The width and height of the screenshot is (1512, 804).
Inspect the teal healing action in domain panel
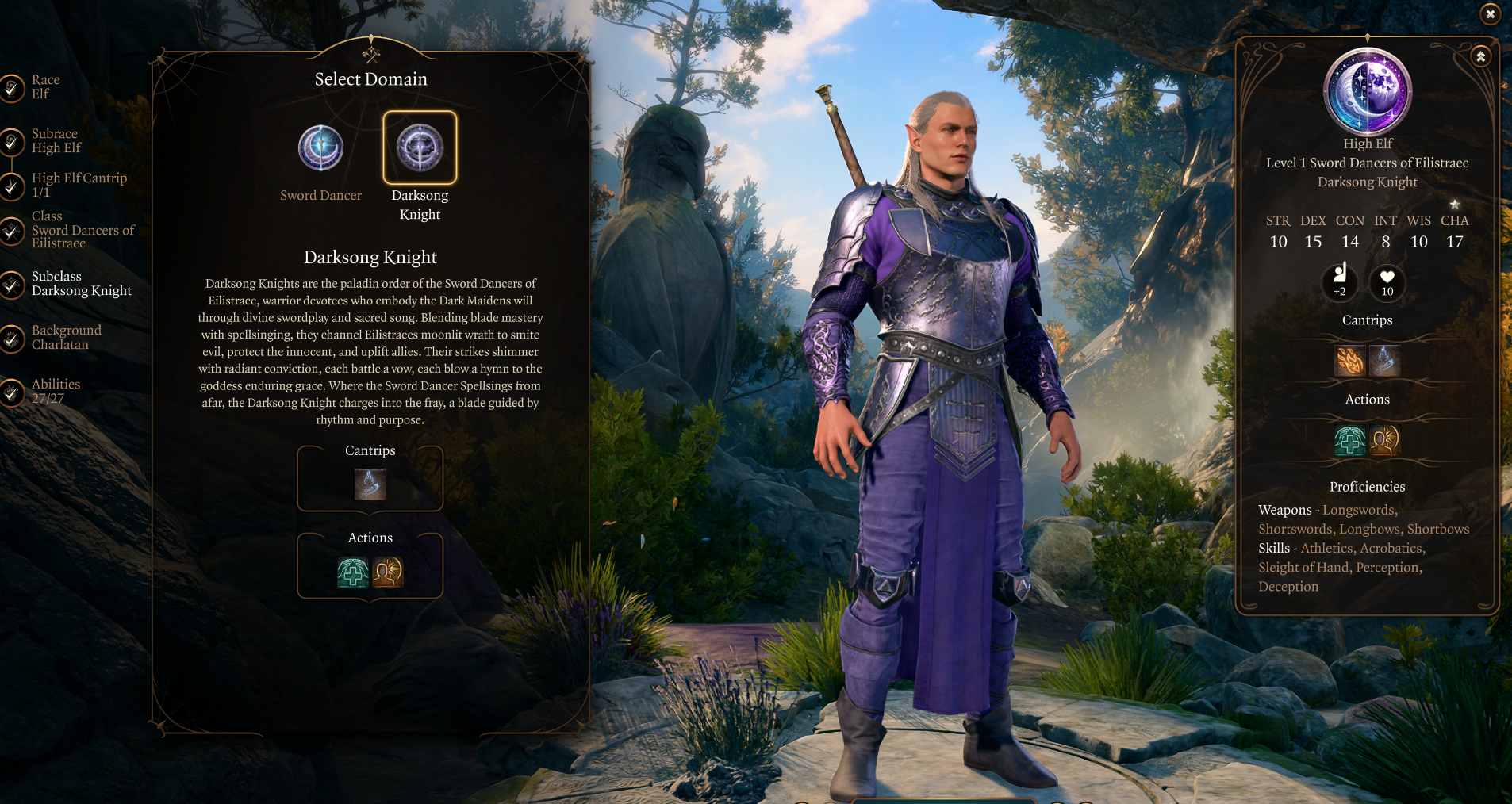(x=353, y=572)
